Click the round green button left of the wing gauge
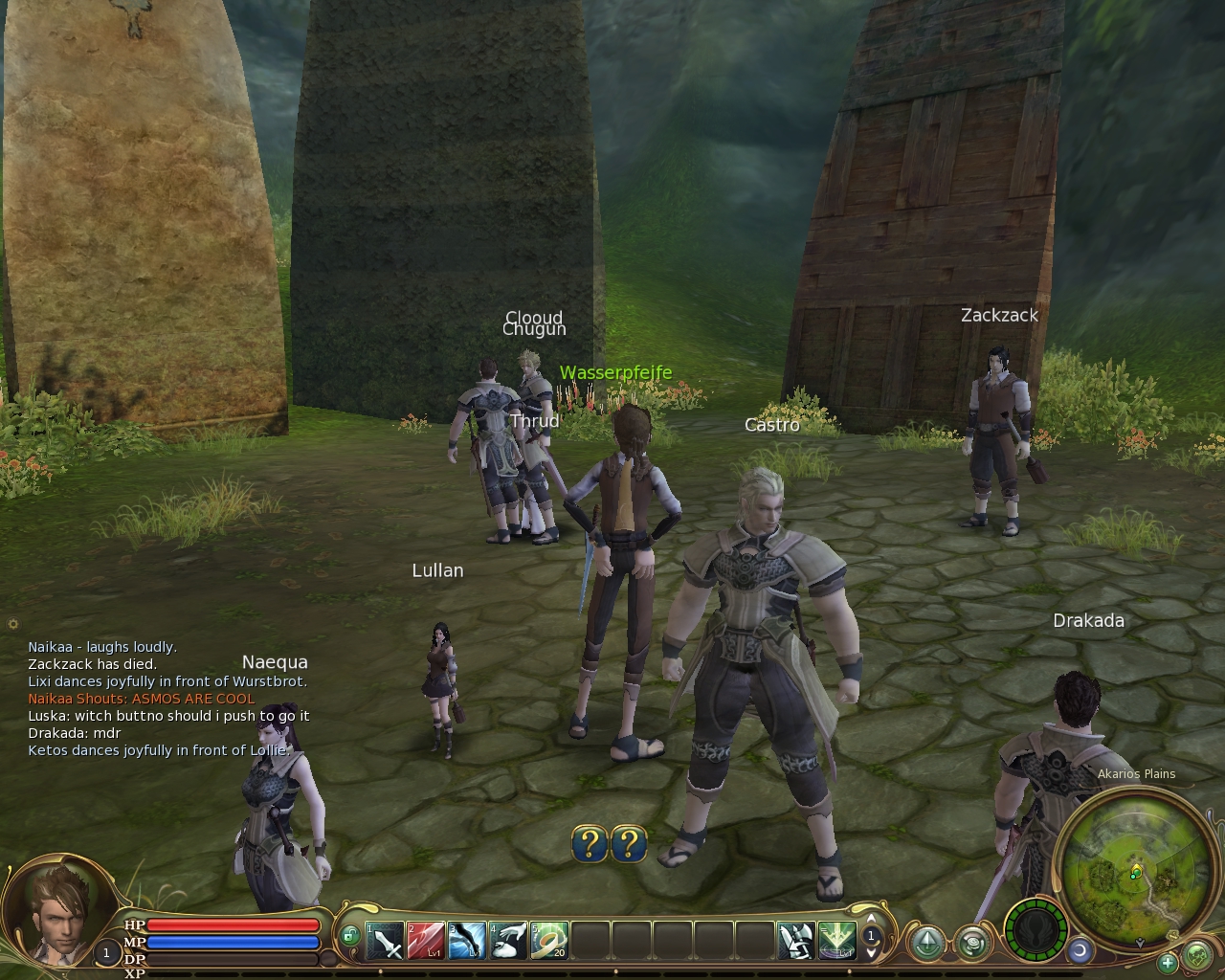The image size is (1225, 980). pos(972,943)
